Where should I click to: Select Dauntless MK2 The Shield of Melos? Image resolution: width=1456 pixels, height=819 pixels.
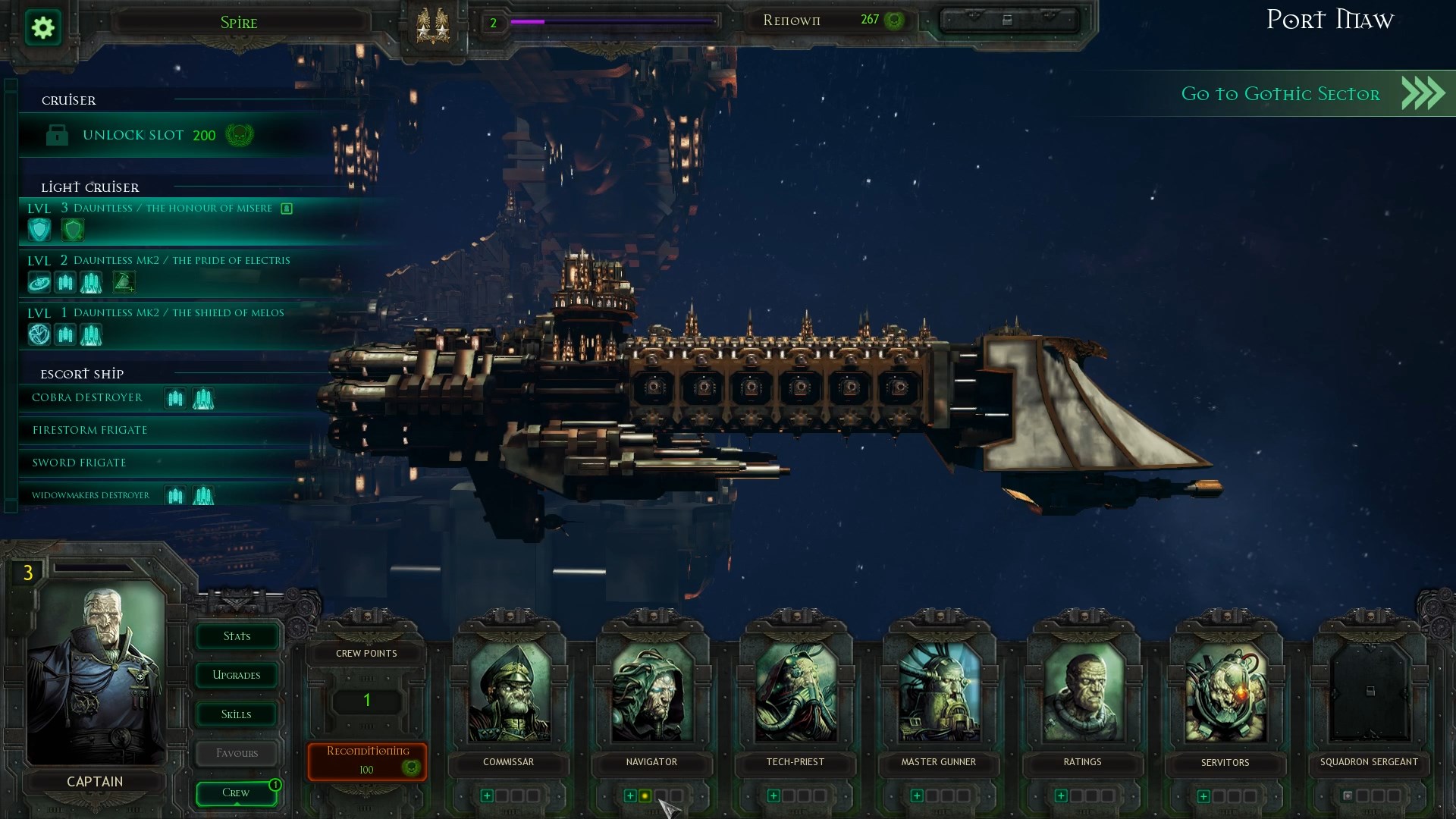[179, 313]
